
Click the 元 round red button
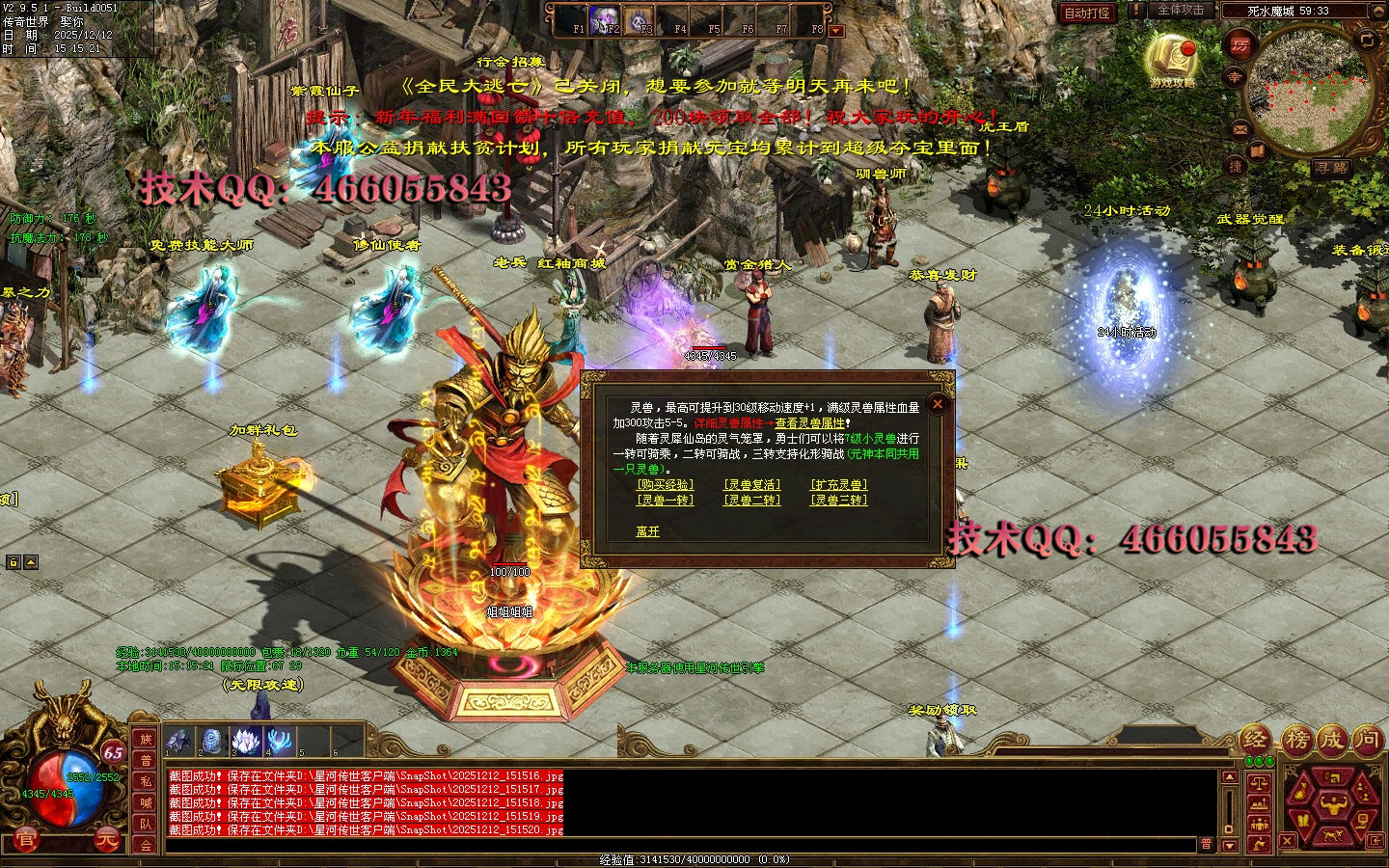(107, 839)
